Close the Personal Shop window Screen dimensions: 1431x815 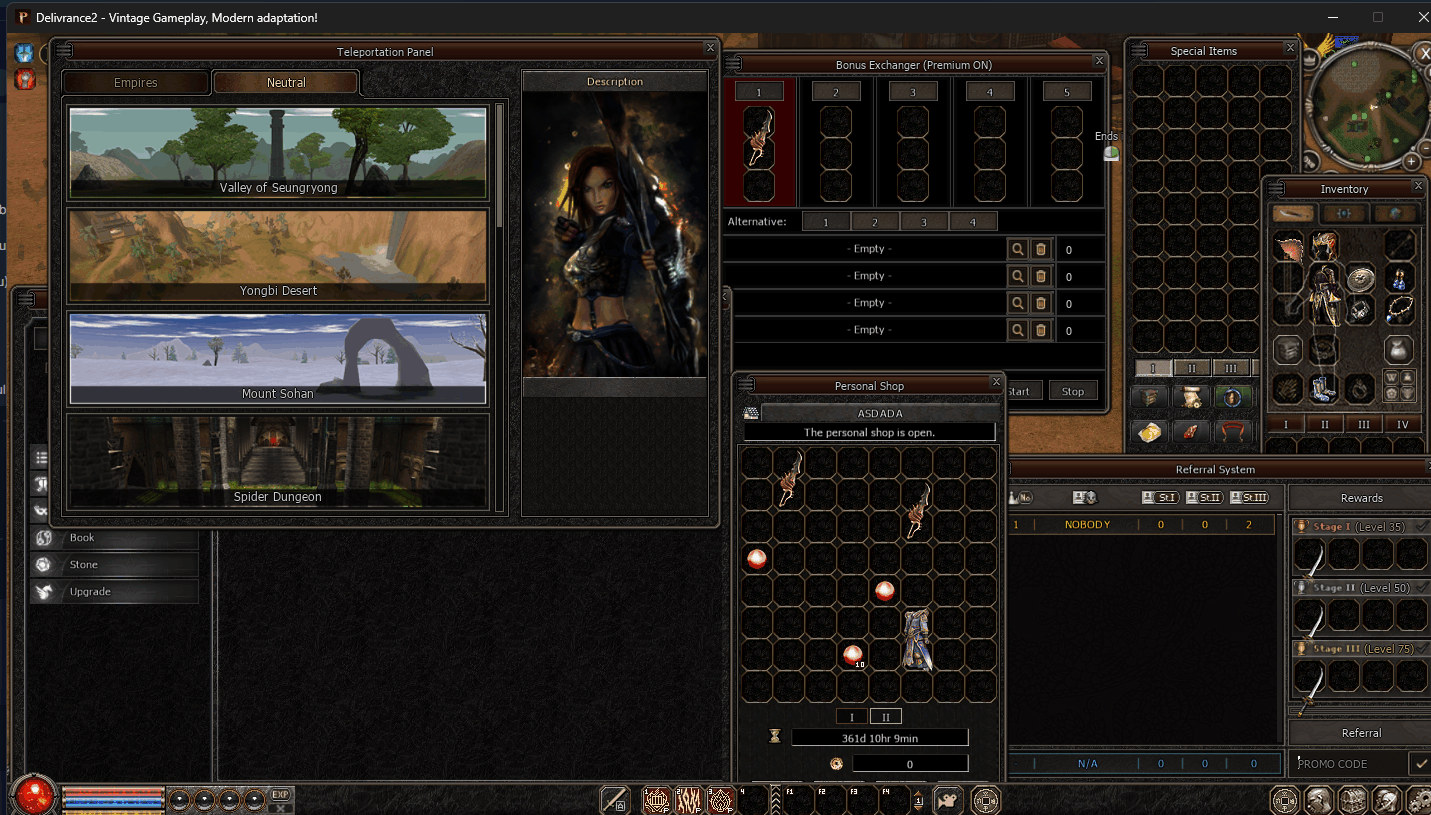tap(996, 382)
